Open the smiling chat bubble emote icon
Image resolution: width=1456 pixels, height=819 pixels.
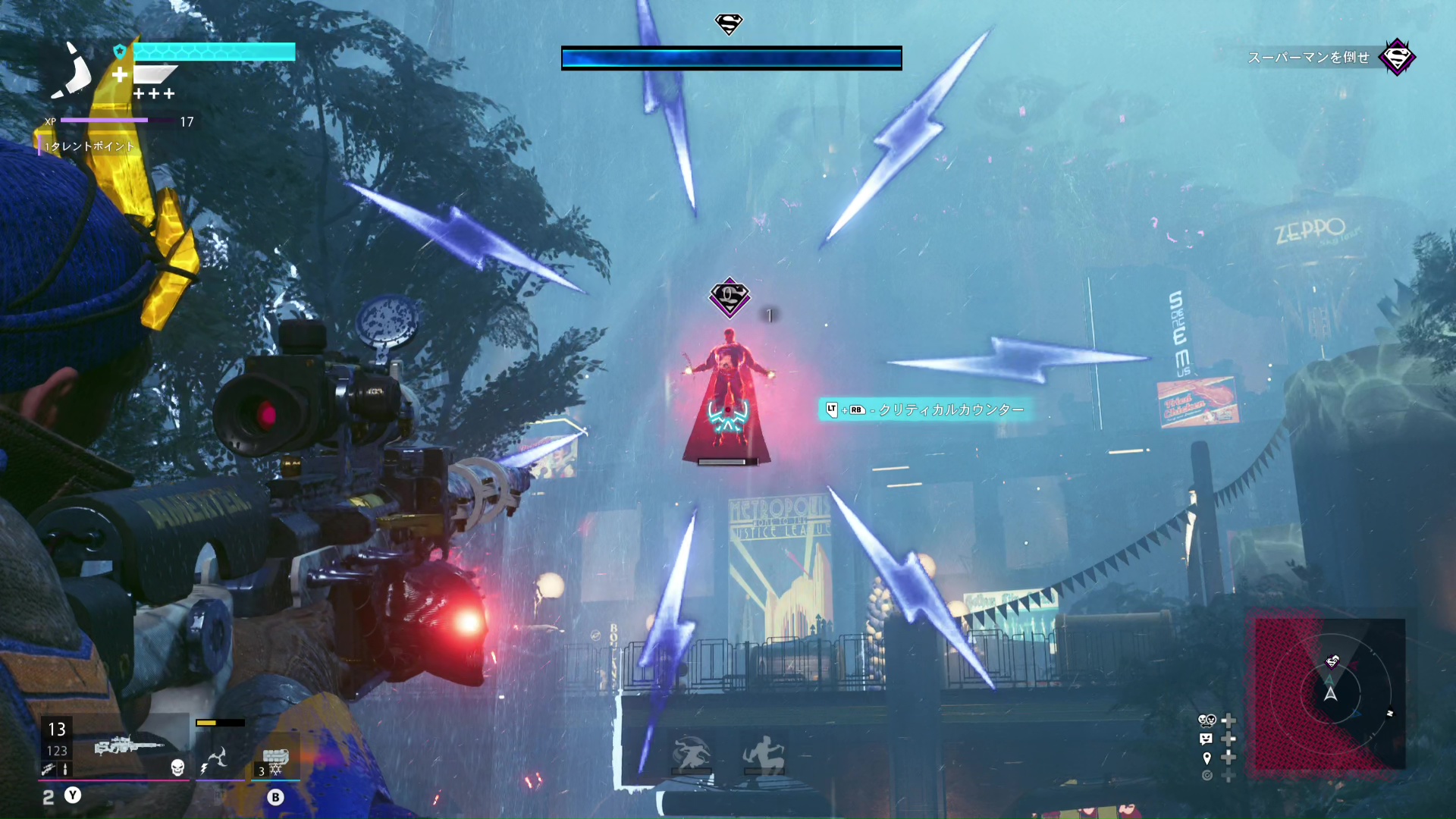[x=1207, y=739]
